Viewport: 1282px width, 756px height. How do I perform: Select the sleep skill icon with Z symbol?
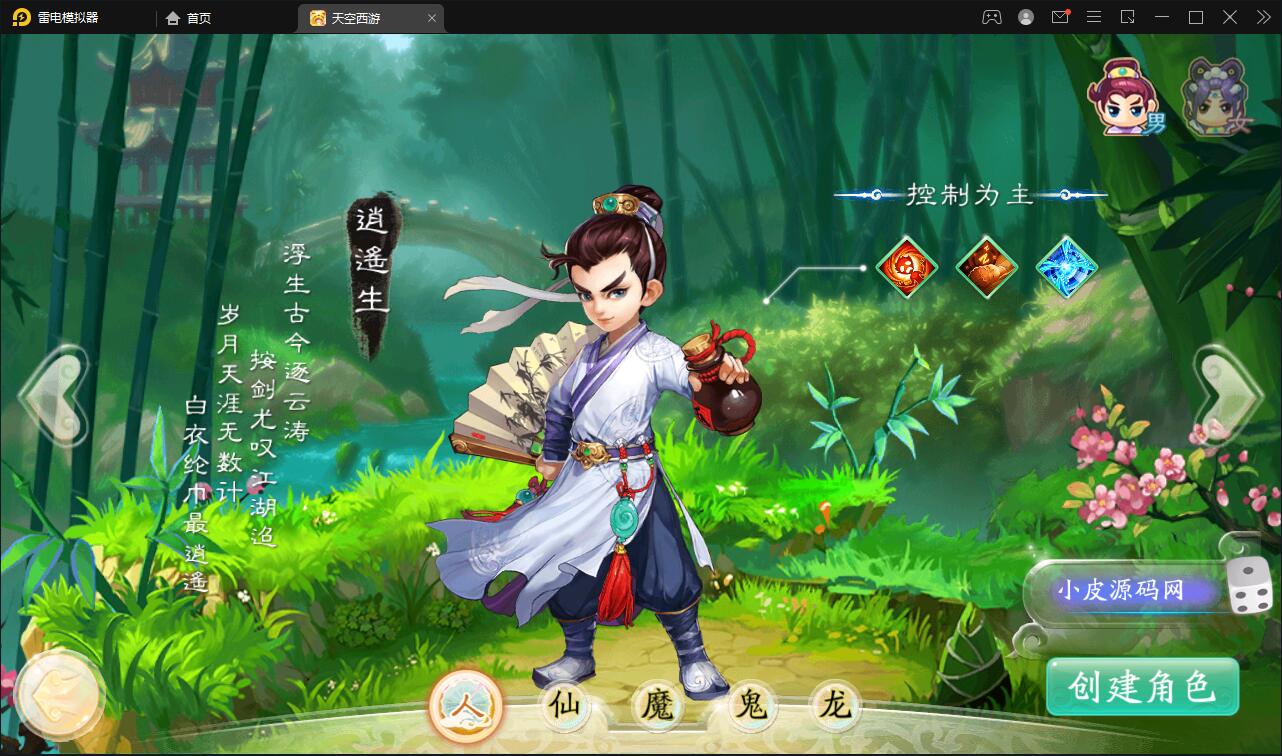(x=987, y=268)
